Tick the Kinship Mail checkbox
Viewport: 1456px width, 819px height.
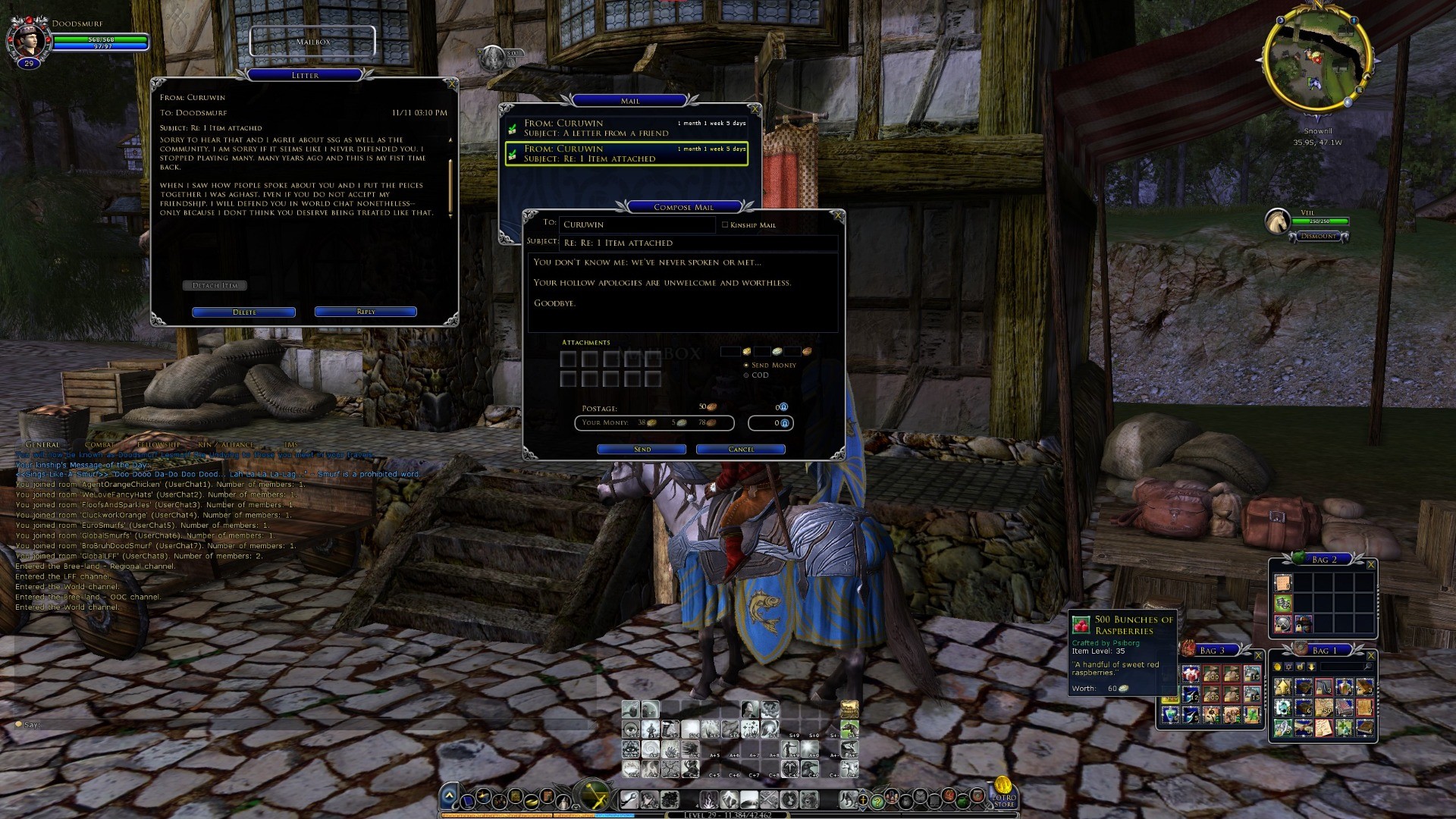(x=725, y=224)
